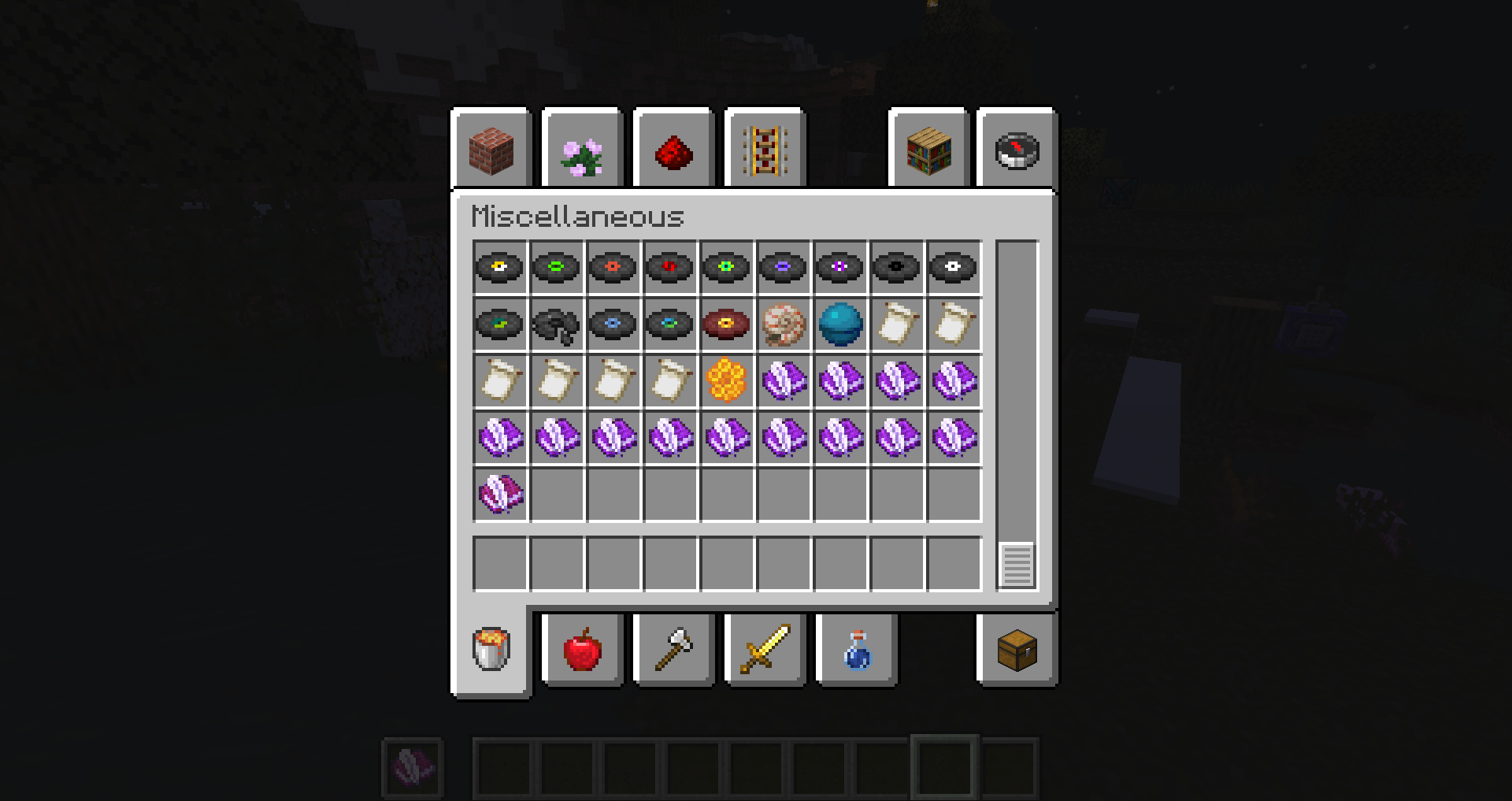Switch to the Food tab with apple icon
This screenshot has height=801, width=1512.
(x=582, y=650)
